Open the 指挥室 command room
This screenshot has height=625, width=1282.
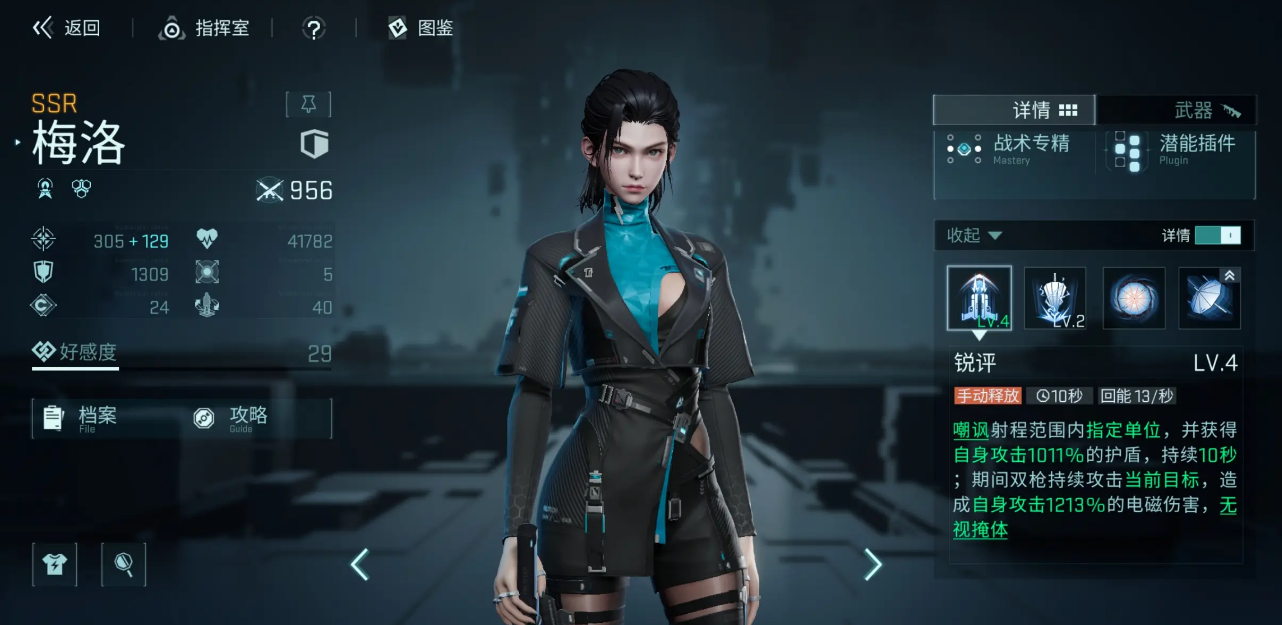click(x=204, y=28)
